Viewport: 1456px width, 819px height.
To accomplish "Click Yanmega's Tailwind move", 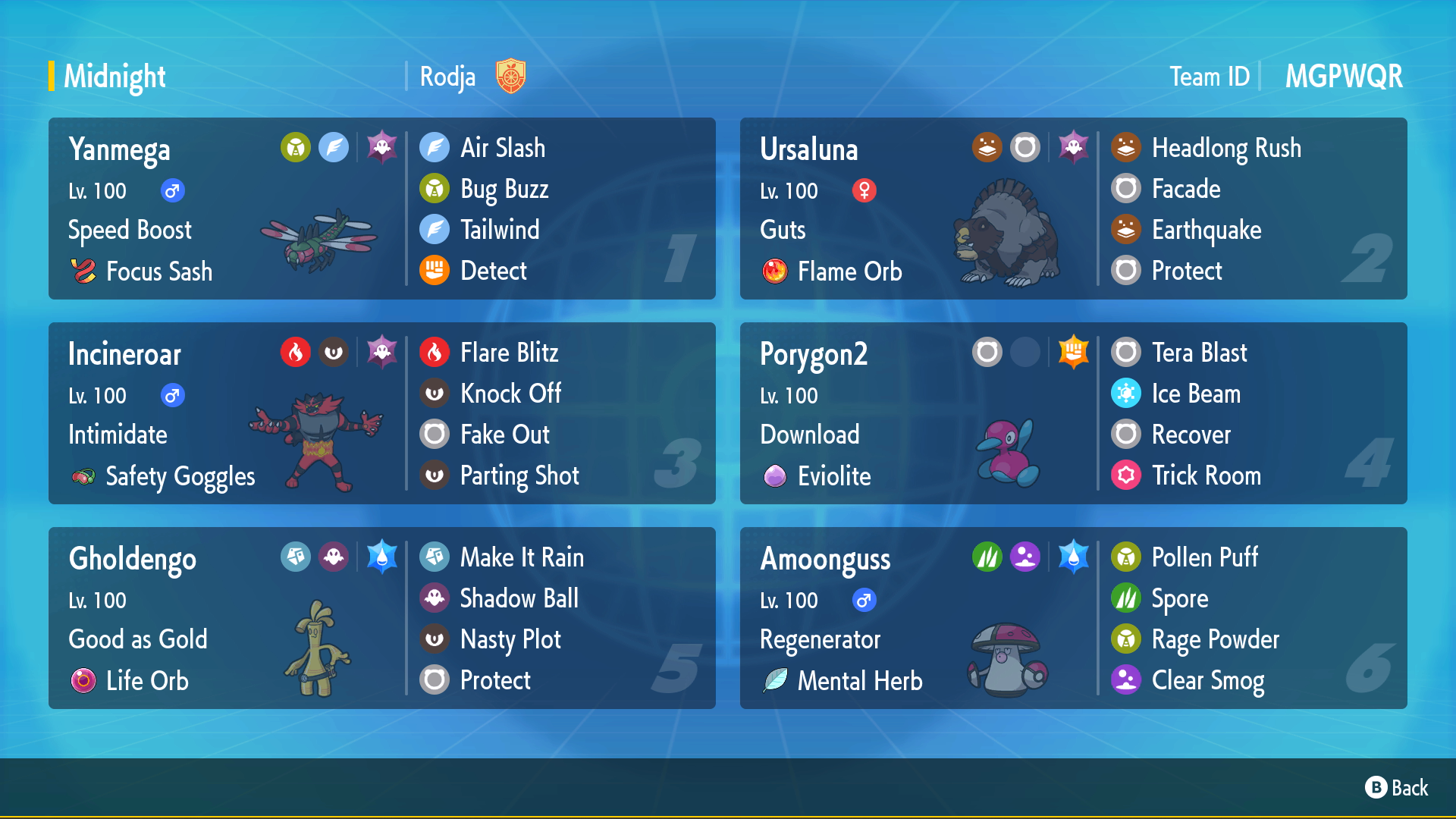I will [500, 230].
